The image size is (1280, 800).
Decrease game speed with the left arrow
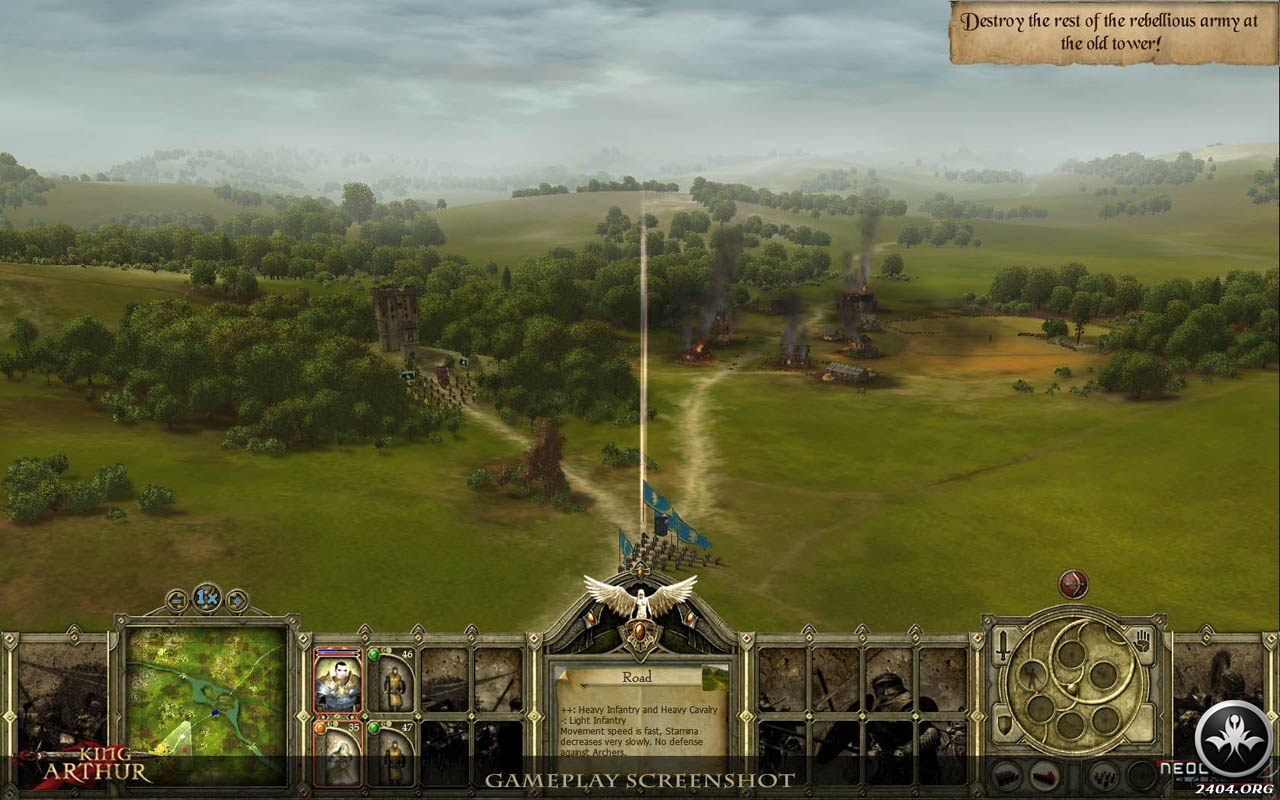[177, 601]
